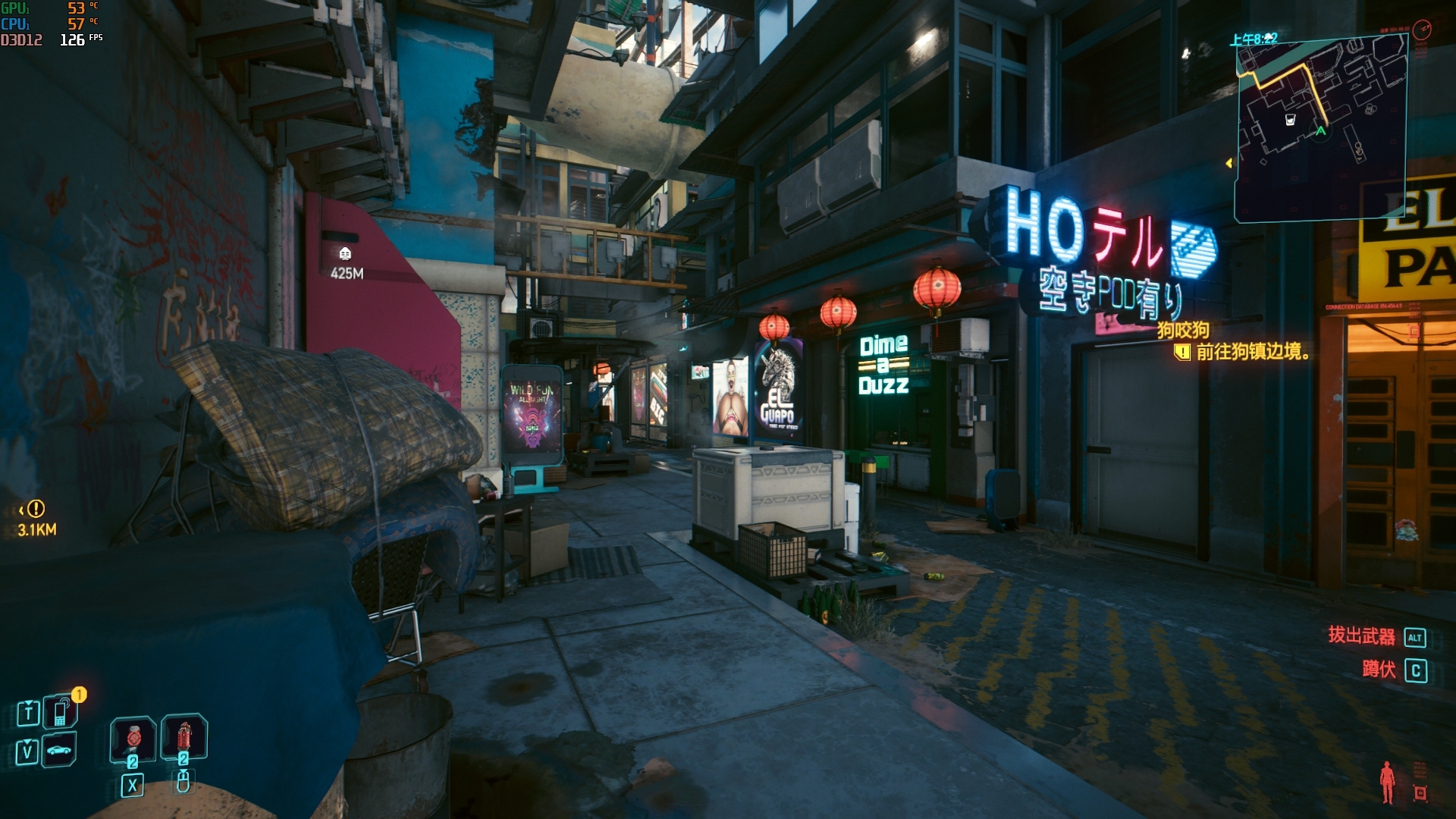Click the green player arrow on the minimap

(x=1321, y=131)
